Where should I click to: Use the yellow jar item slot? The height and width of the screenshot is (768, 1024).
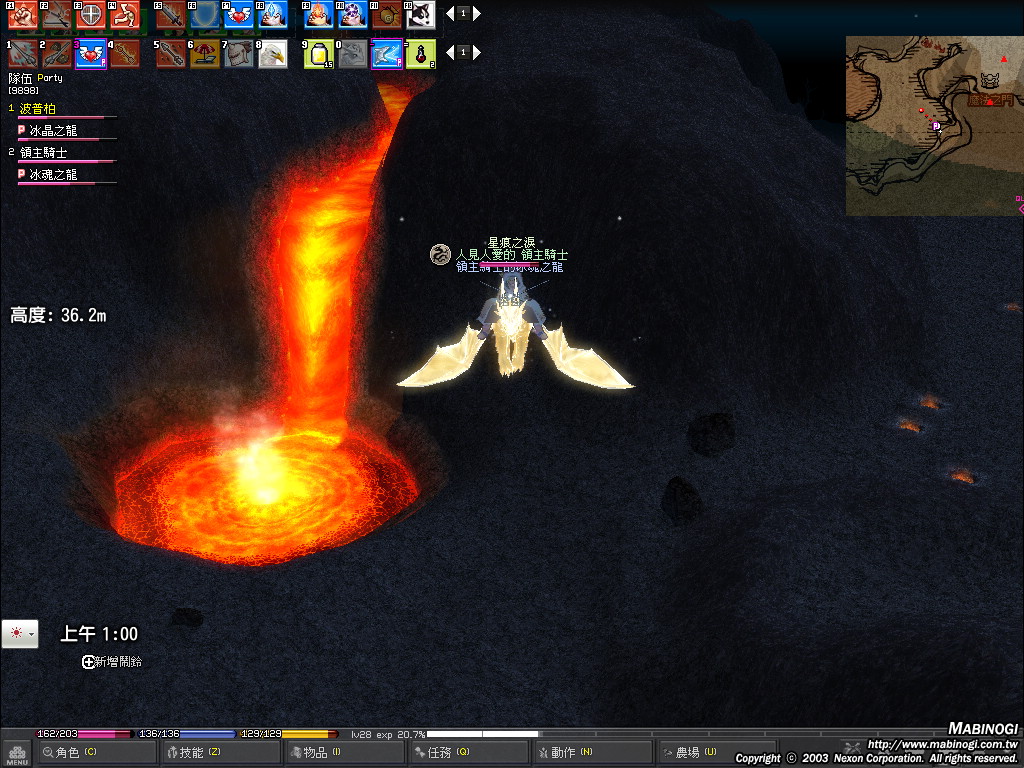319,54
